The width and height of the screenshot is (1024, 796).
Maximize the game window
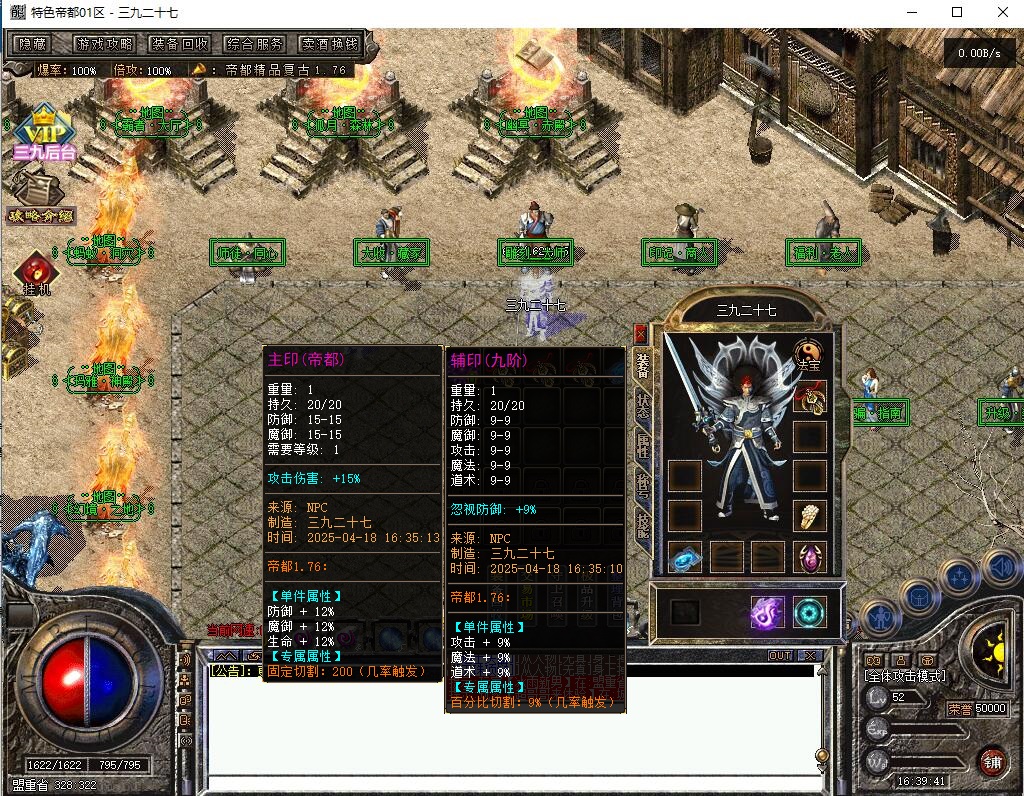(x=957, y=12)
